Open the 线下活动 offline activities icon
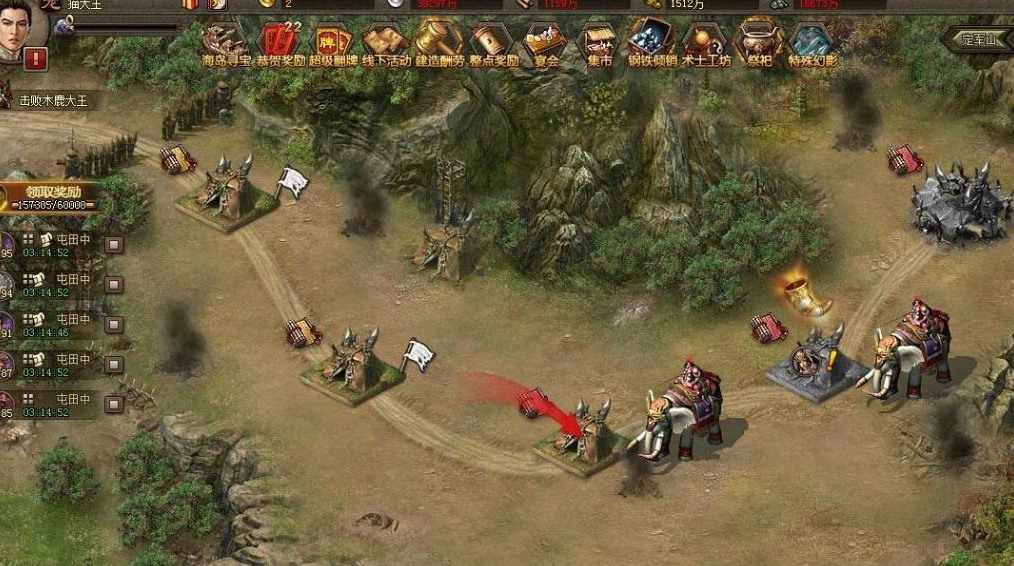 click(387, 42)
